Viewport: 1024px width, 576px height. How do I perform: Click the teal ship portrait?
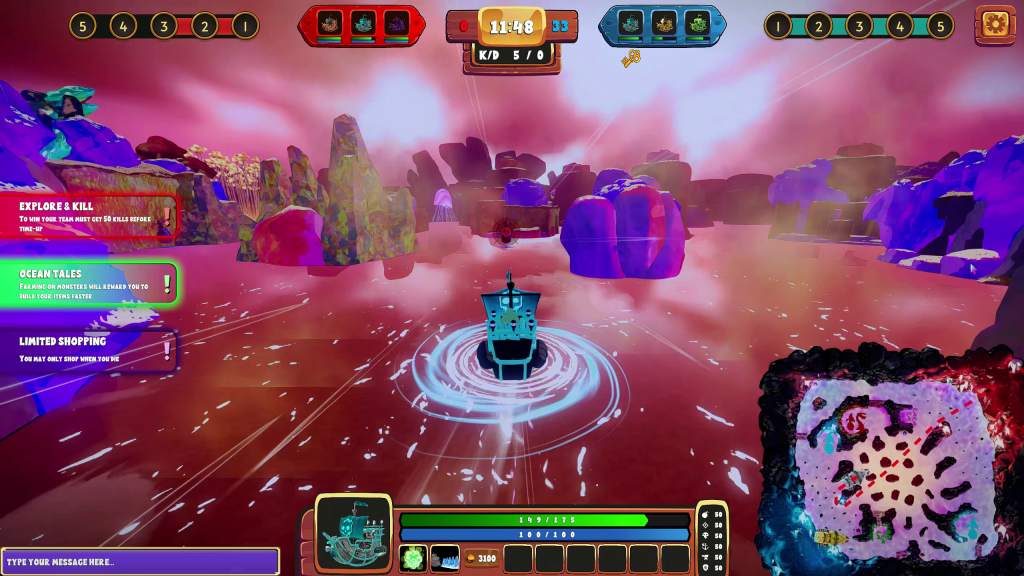pos(354,534)
